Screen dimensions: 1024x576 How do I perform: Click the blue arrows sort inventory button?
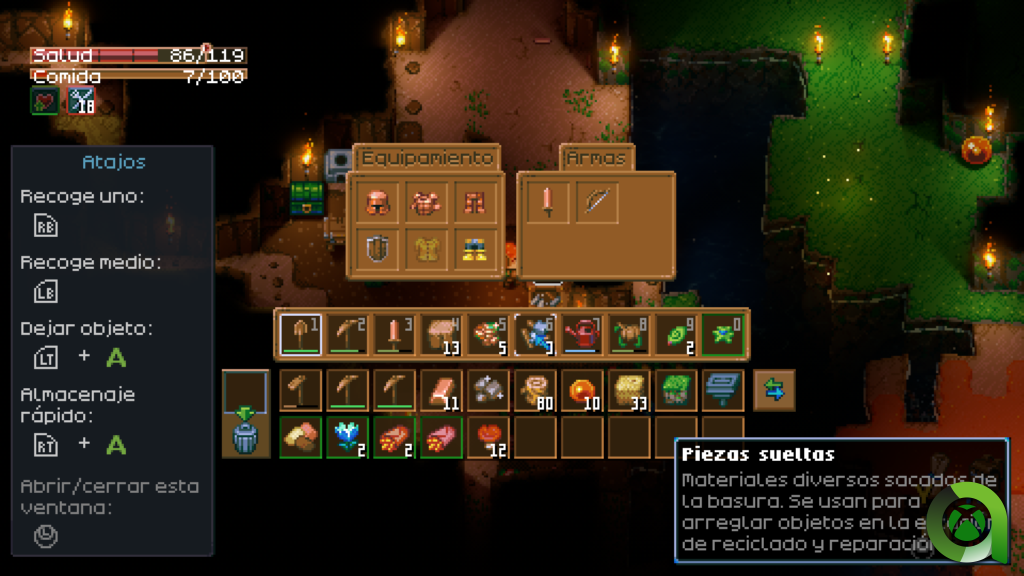coord(774,391)
